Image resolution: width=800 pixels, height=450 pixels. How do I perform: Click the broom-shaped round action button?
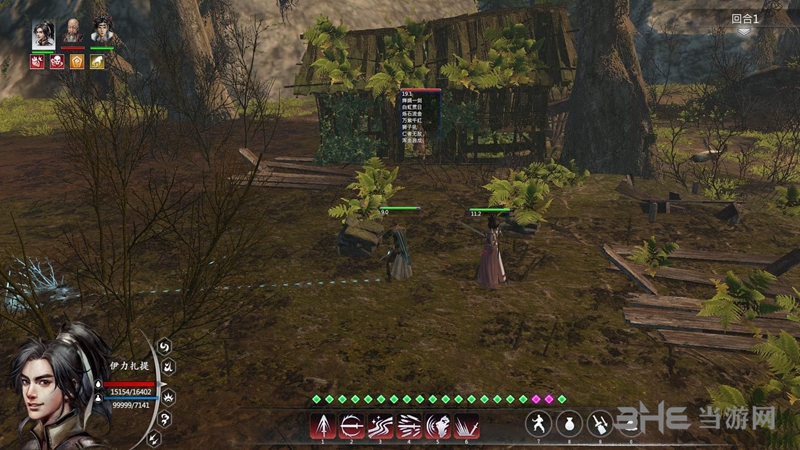click(599, 423)
